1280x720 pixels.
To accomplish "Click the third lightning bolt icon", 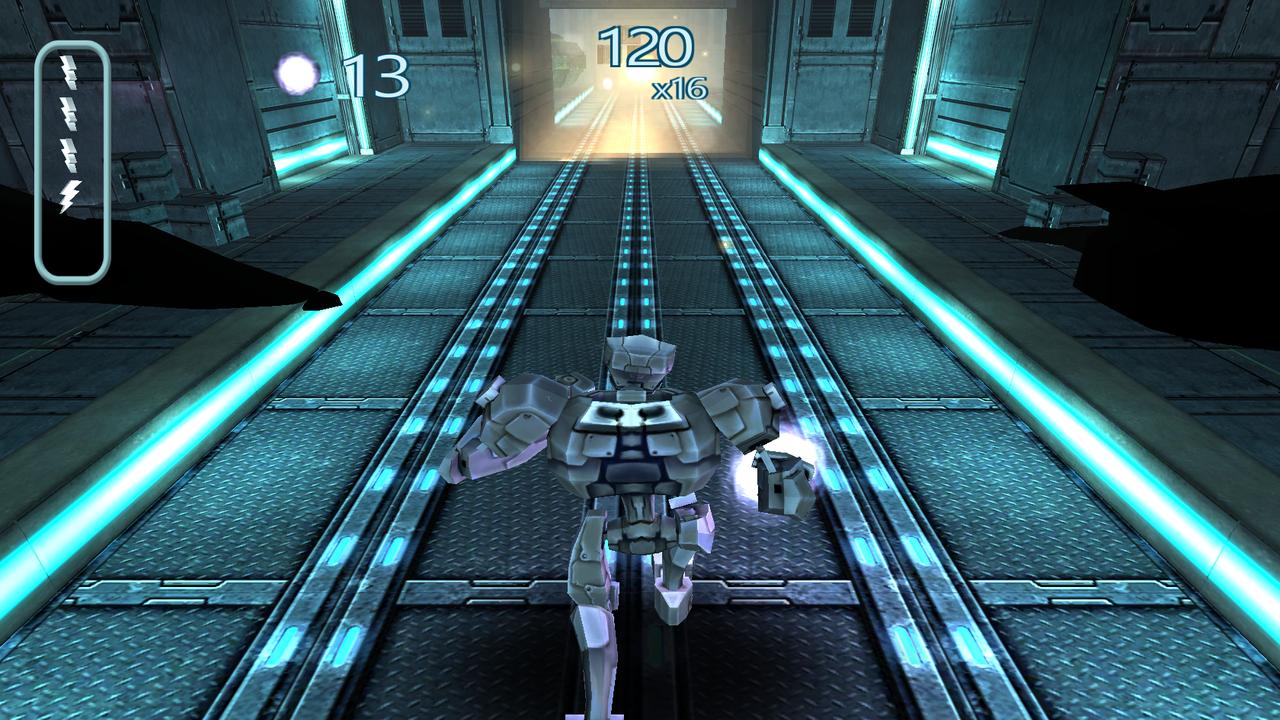I will pyautogui.click(x=69, y=152).
